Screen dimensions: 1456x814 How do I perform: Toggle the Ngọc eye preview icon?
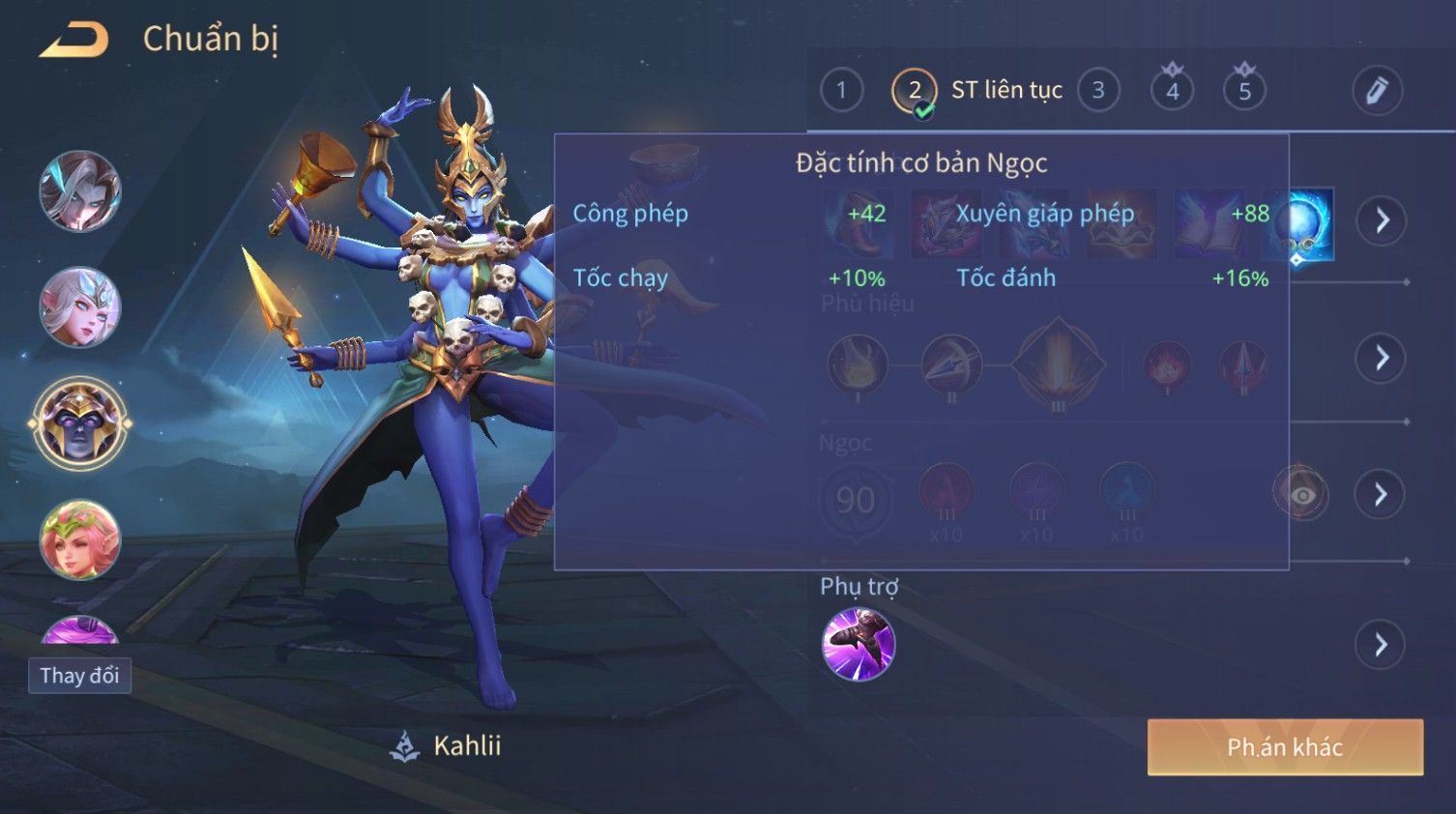(x=1301, y=495)
